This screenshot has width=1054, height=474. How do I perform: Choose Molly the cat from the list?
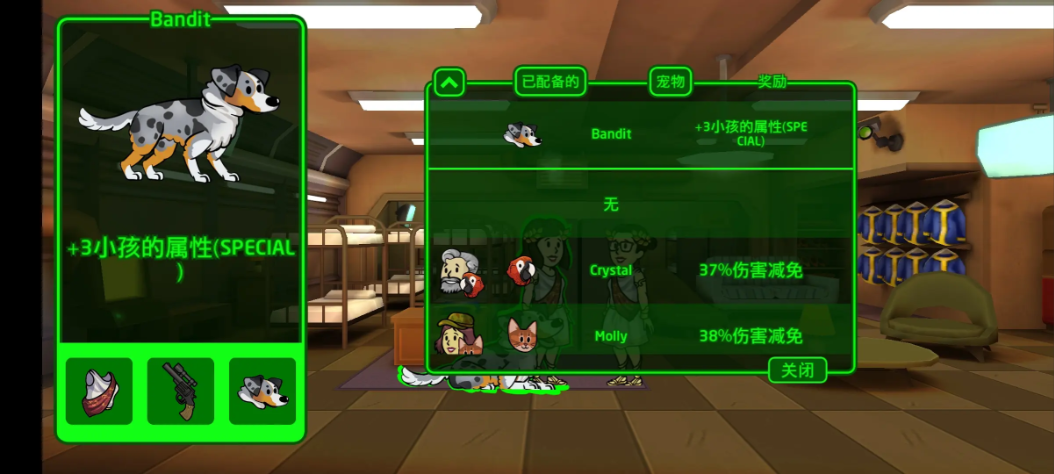point(640,336)
